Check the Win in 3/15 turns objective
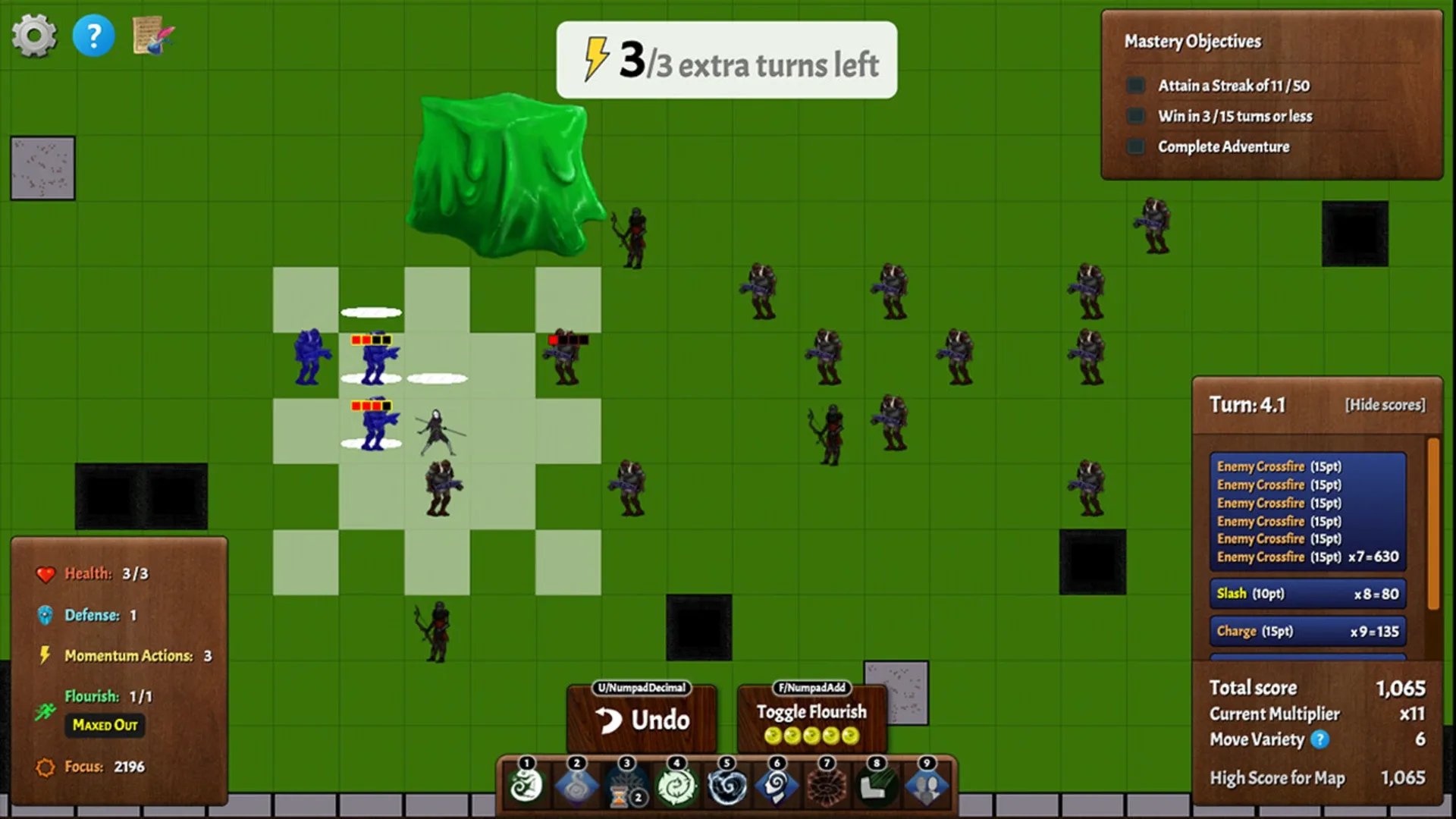 tap(1135, 115)
